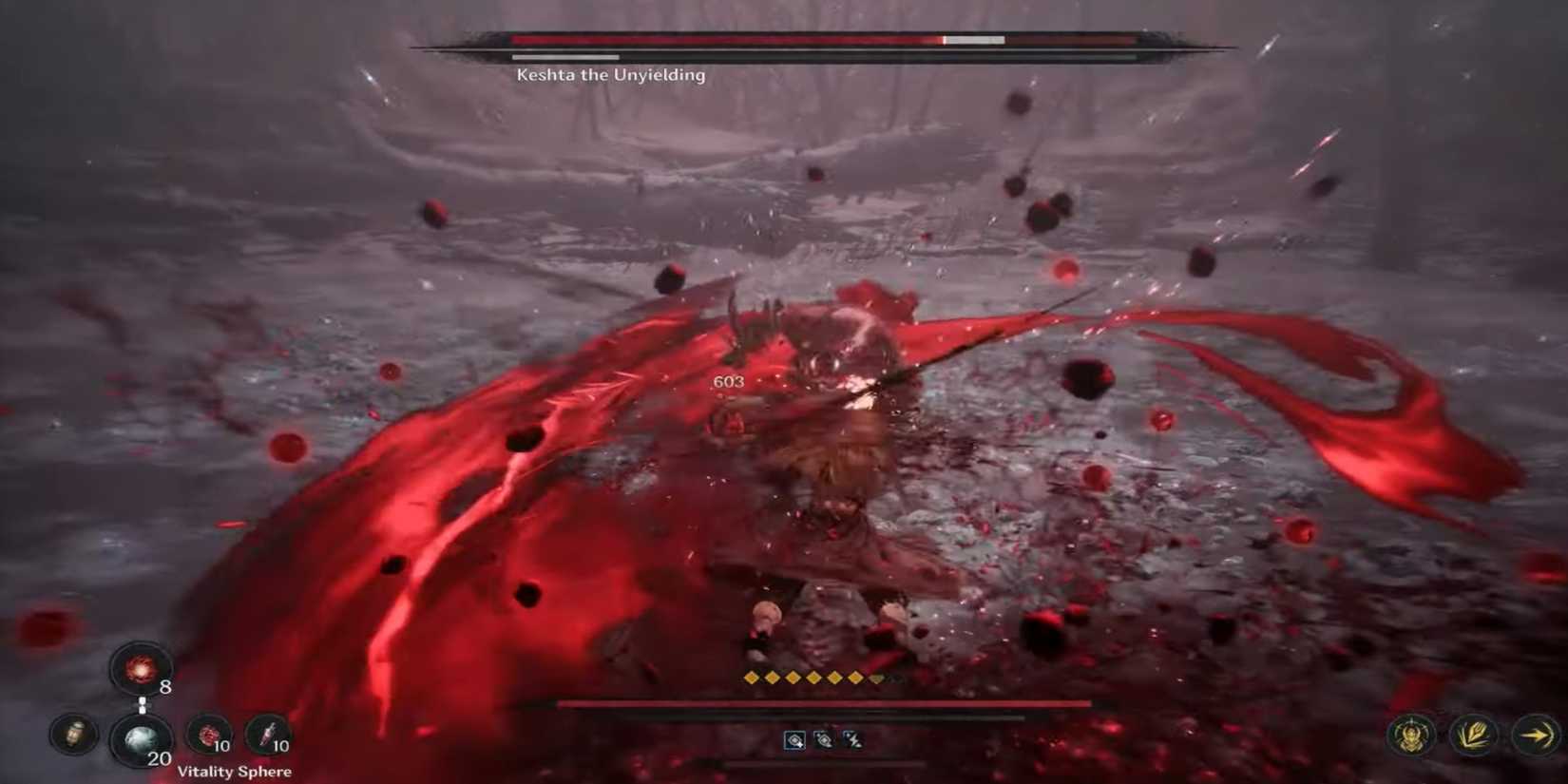This screenshot has height=784, width=1568.
Task: Activate the first martial arts skill icon
Action: (x=794, y=740)
